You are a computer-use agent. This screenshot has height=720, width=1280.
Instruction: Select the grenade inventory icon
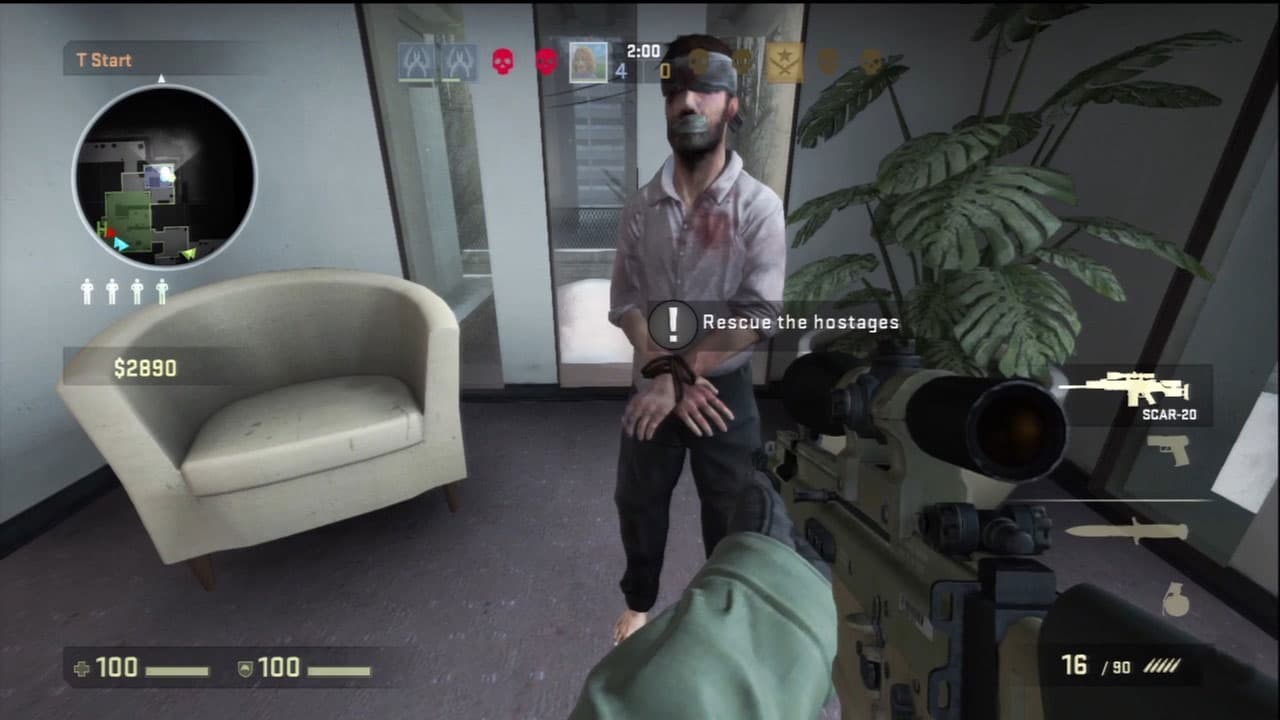pyautogui.click(x=1176, y=599)
